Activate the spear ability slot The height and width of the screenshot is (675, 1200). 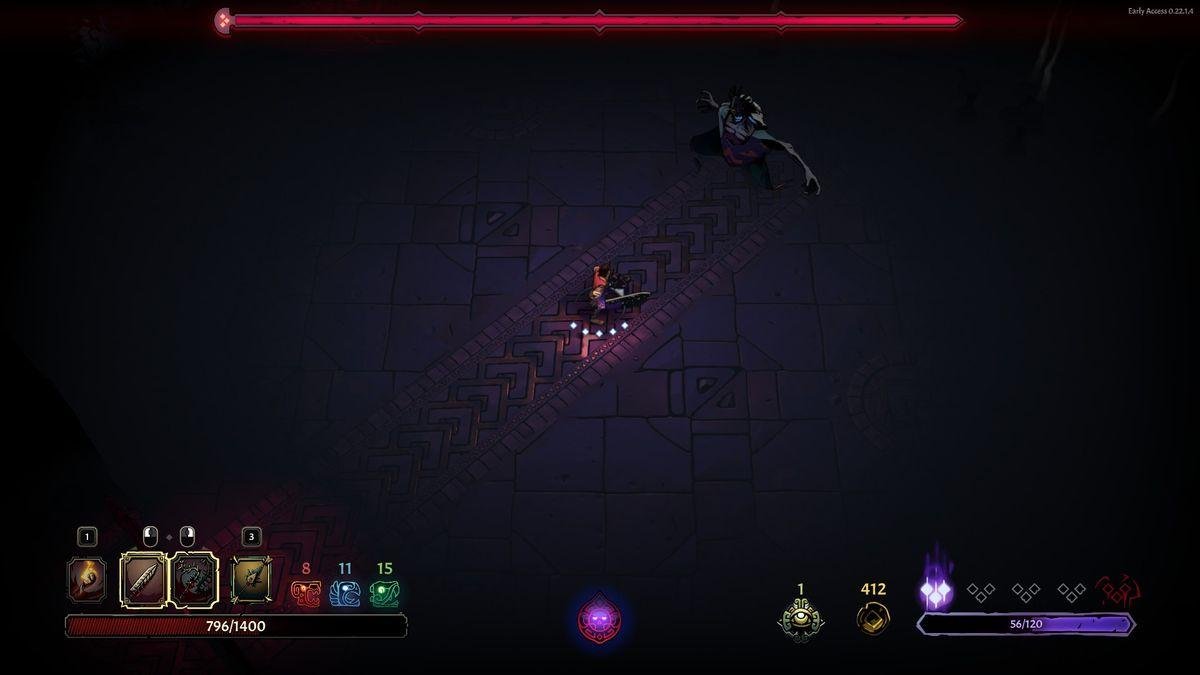[251, 581]
